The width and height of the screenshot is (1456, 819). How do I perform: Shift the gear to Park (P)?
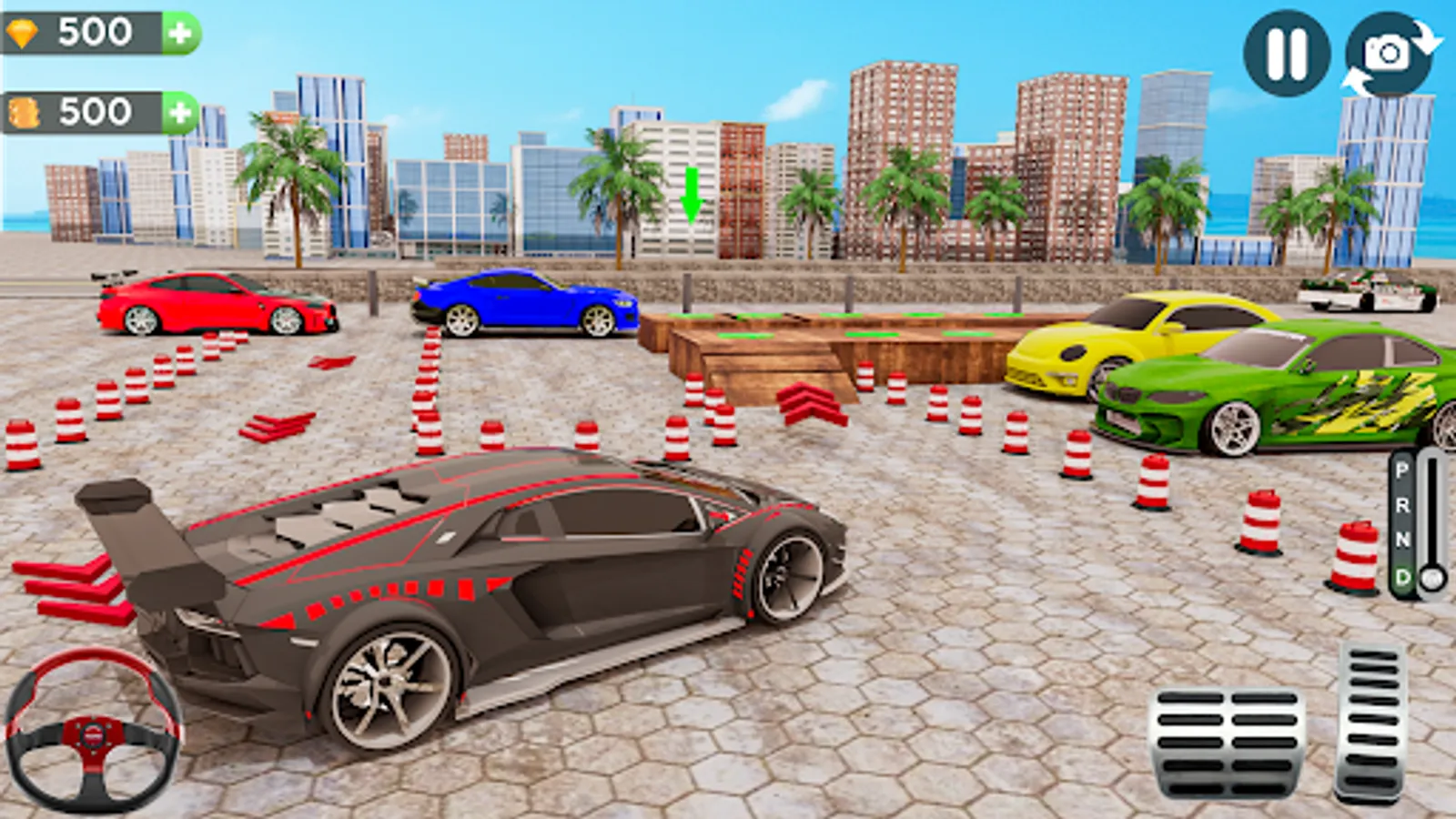pyautogui.click(x=1402, y=470)
